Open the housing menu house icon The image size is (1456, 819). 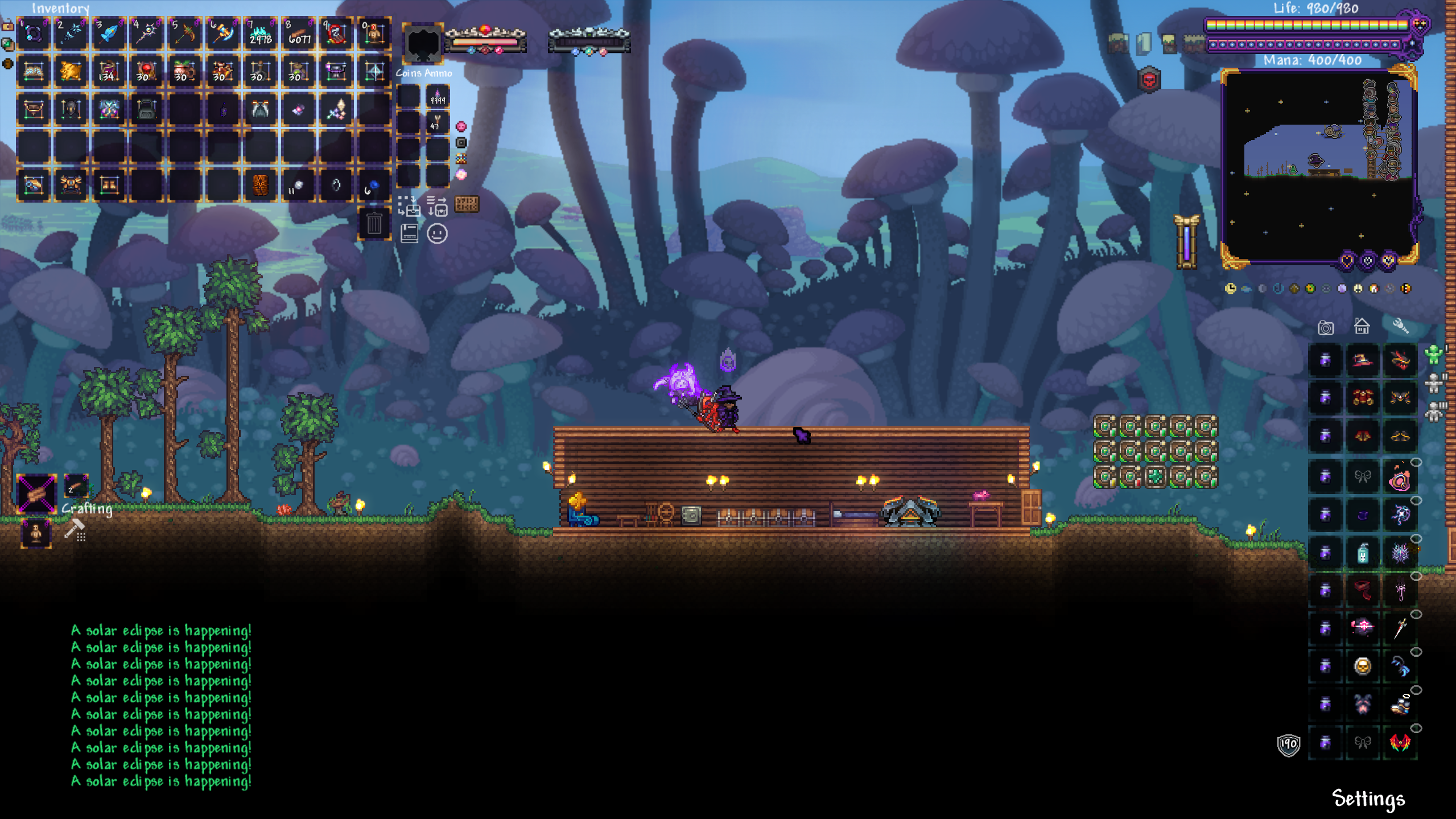(x=1362, y=326)
